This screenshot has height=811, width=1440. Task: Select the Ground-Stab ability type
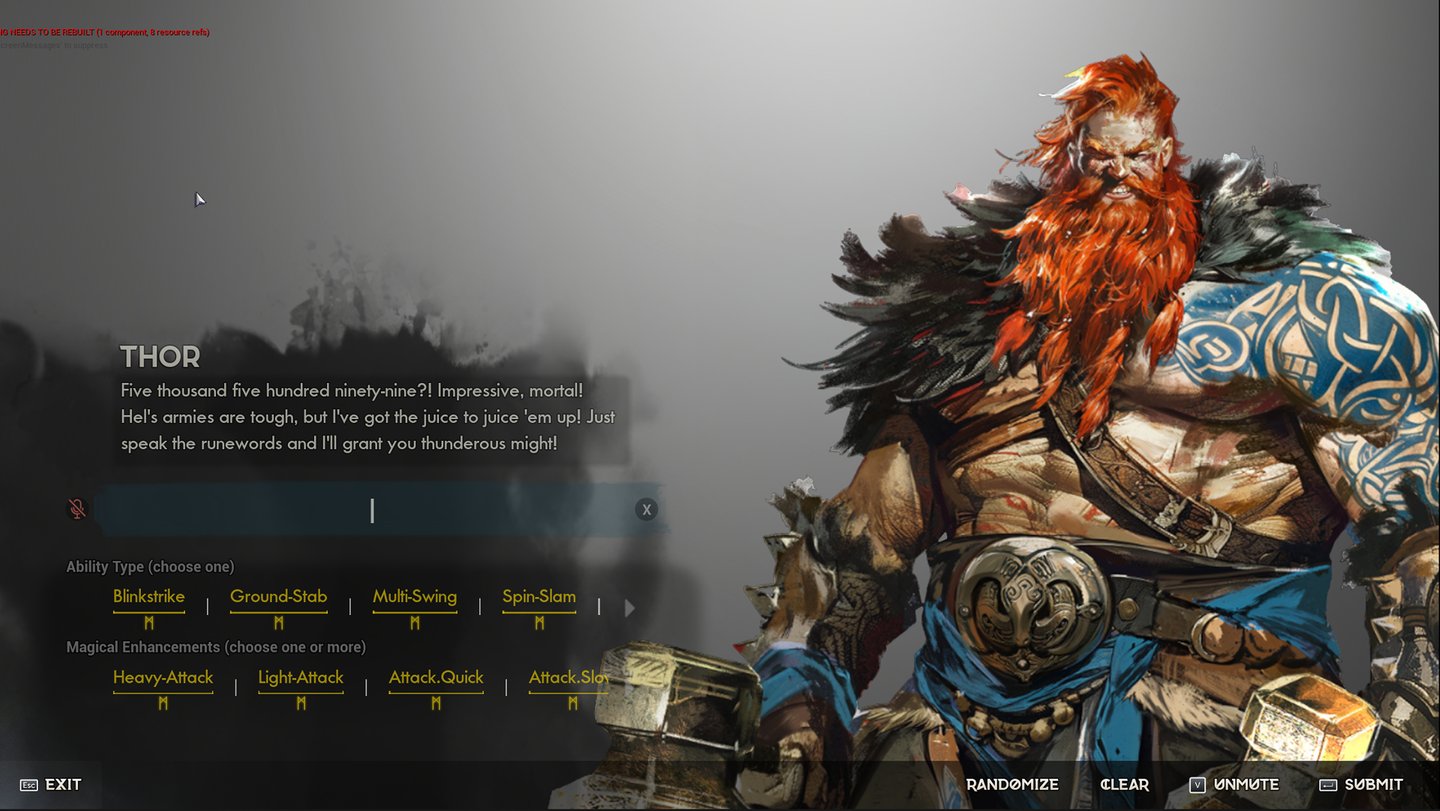(278, 597)
